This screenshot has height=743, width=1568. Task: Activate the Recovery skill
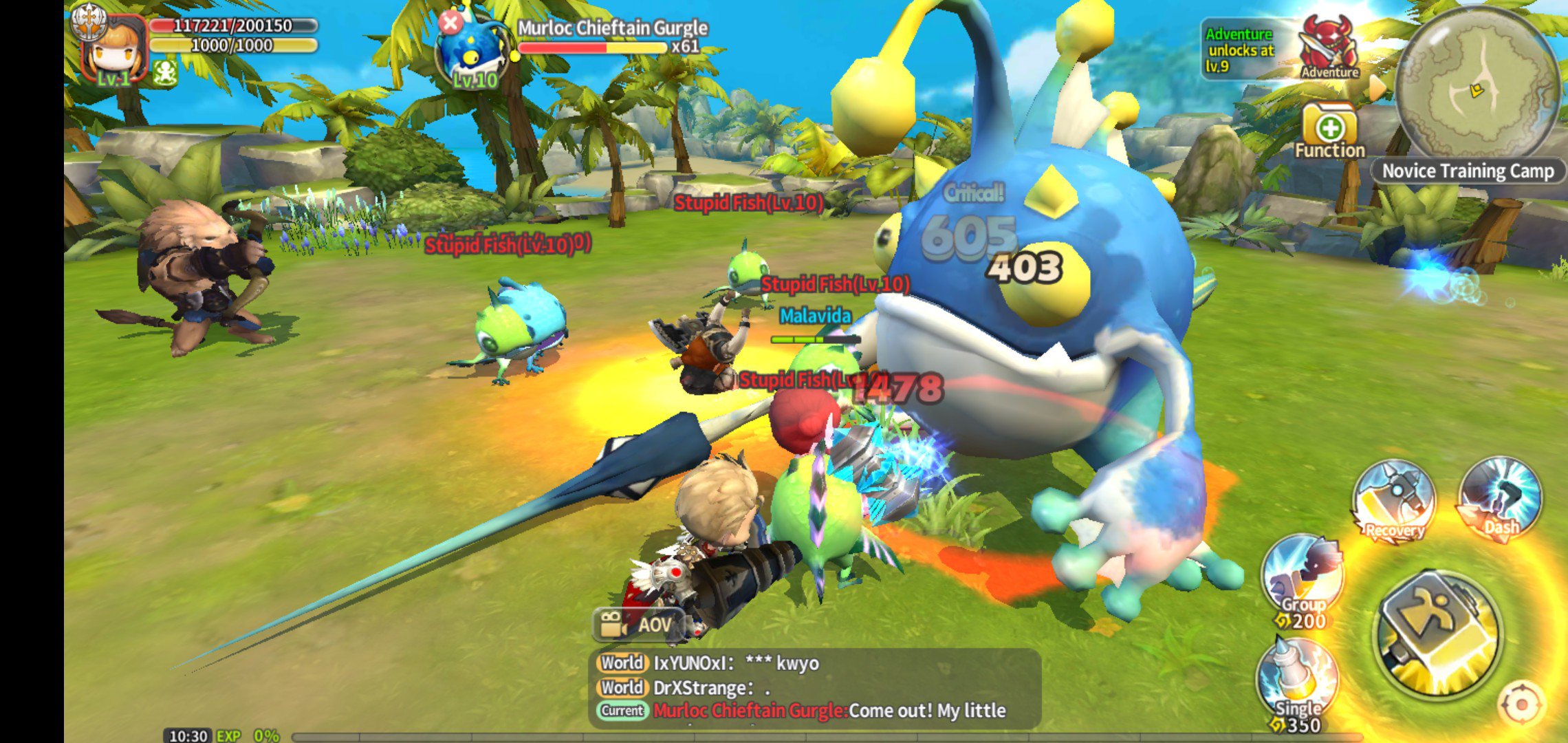click(x=1393, y=502)
